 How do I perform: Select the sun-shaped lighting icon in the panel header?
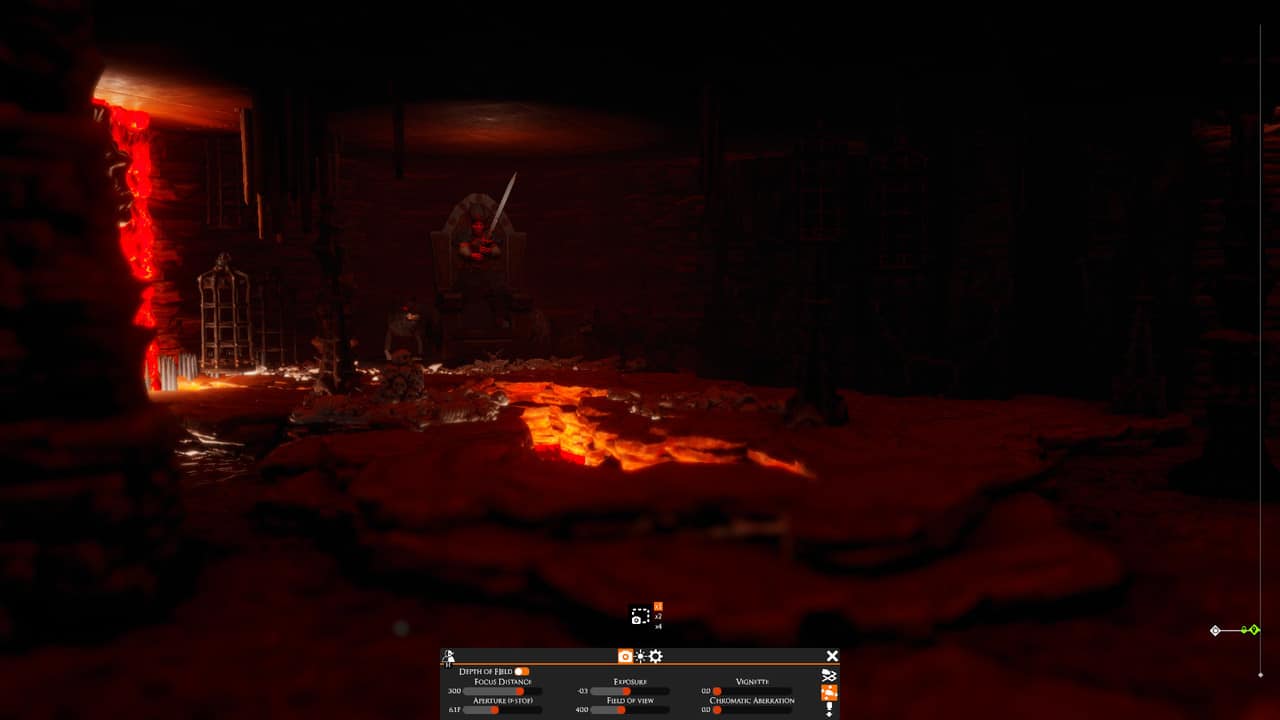640,657
